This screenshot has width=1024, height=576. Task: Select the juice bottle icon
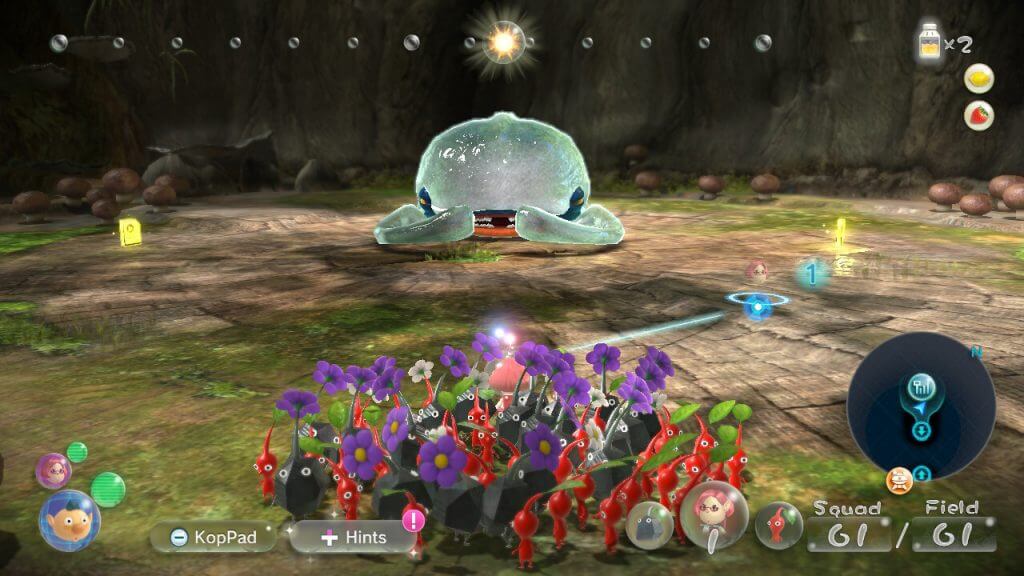click(x=930, y=44)
